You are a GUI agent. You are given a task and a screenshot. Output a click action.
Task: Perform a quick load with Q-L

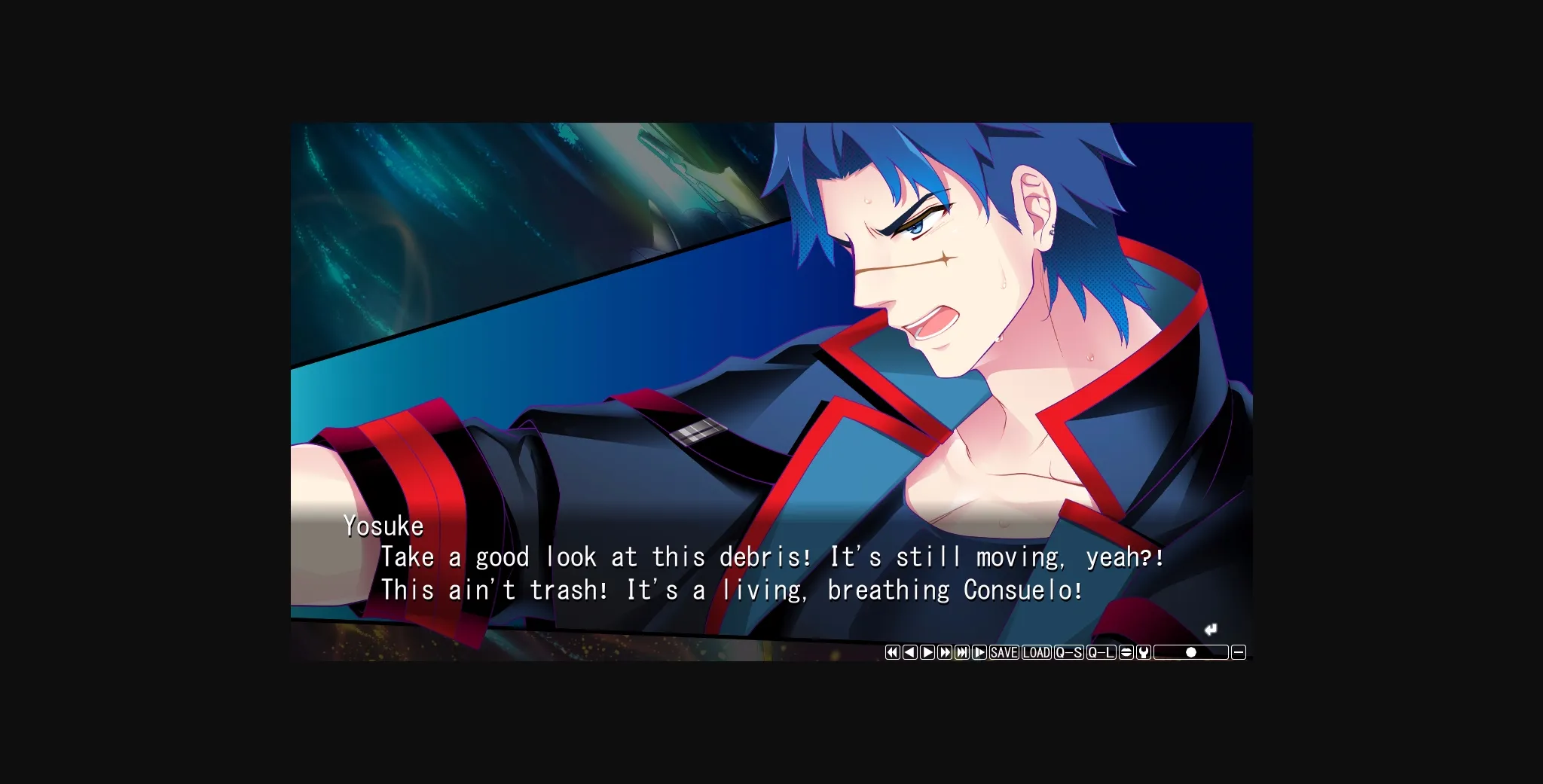point(1101,652)
